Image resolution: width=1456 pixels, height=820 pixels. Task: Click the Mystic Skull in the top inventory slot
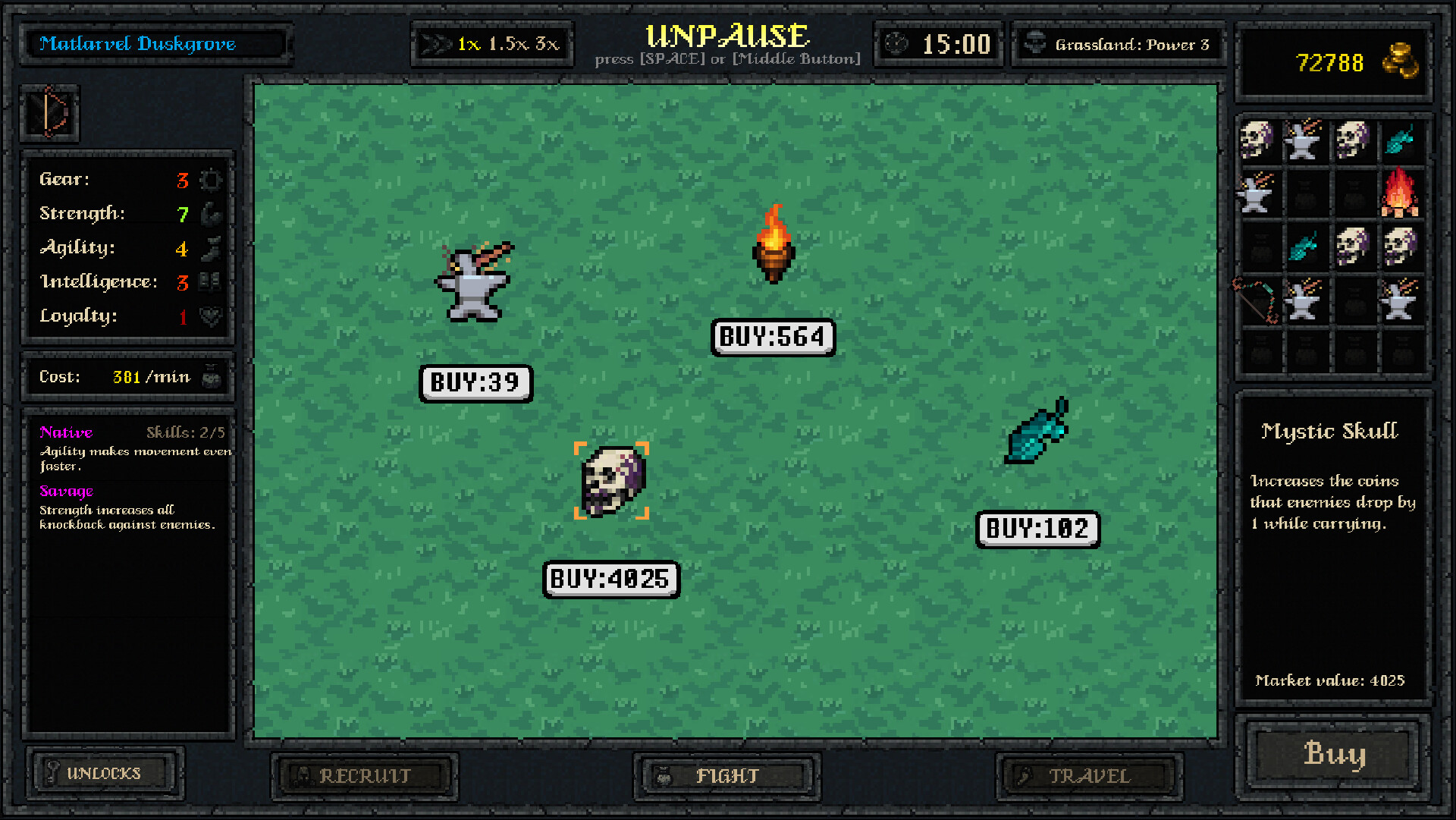pos(1257,140)
